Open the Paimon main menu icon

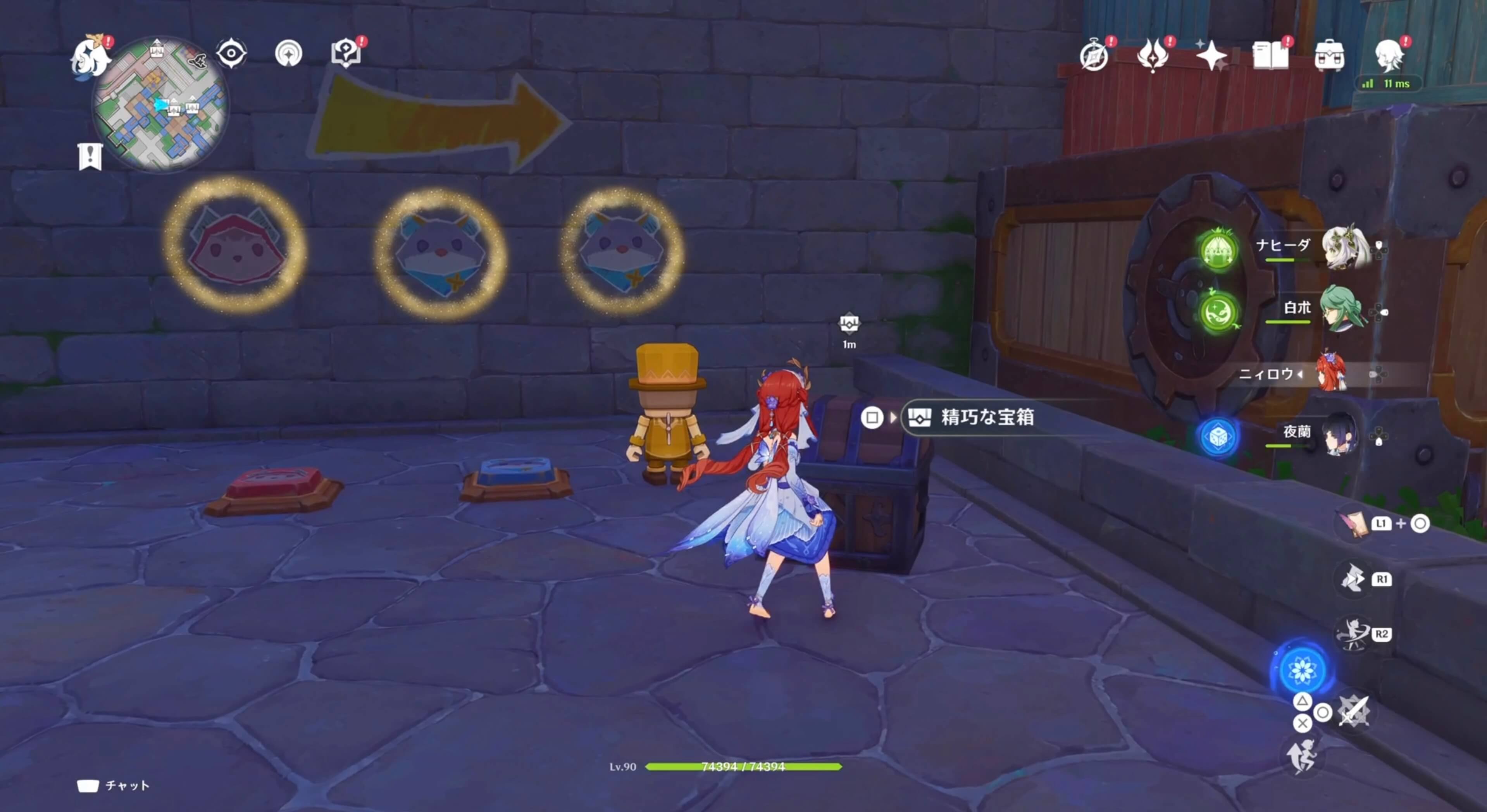(90, 58)
